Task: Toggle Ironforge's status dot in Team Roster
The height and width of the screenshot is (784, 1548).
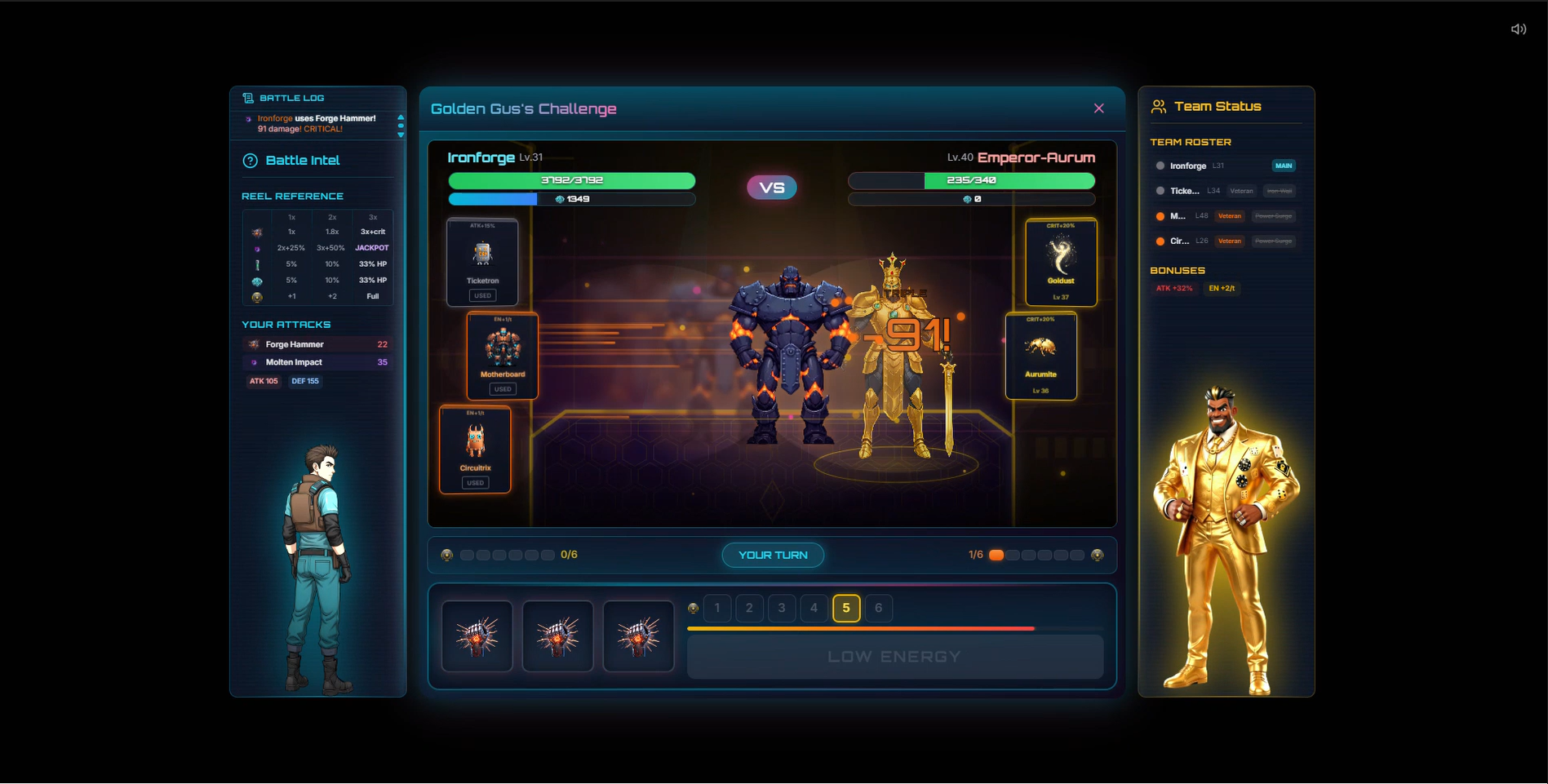Action: (1160, 166)
